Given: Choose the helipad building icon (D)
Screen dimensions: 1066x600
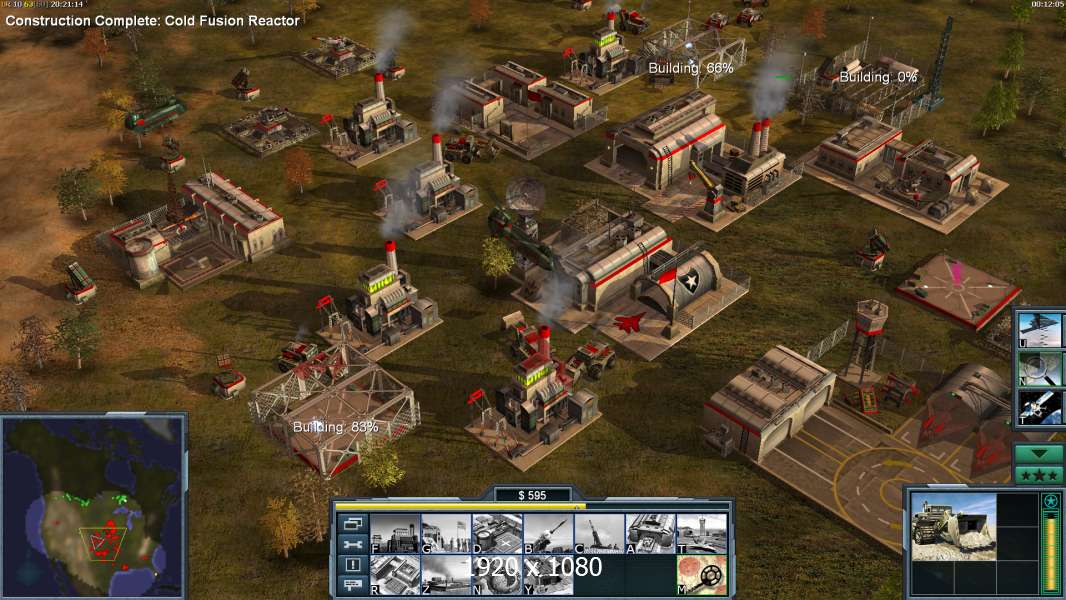Looking at the screenshot, I should 497,534.
